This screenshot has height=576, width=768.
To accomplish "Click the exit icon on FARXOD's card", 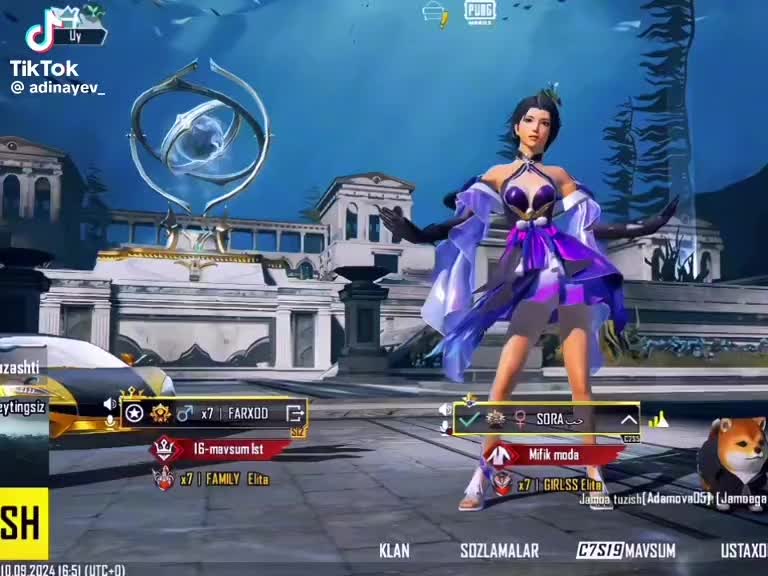I will [295, 413].
